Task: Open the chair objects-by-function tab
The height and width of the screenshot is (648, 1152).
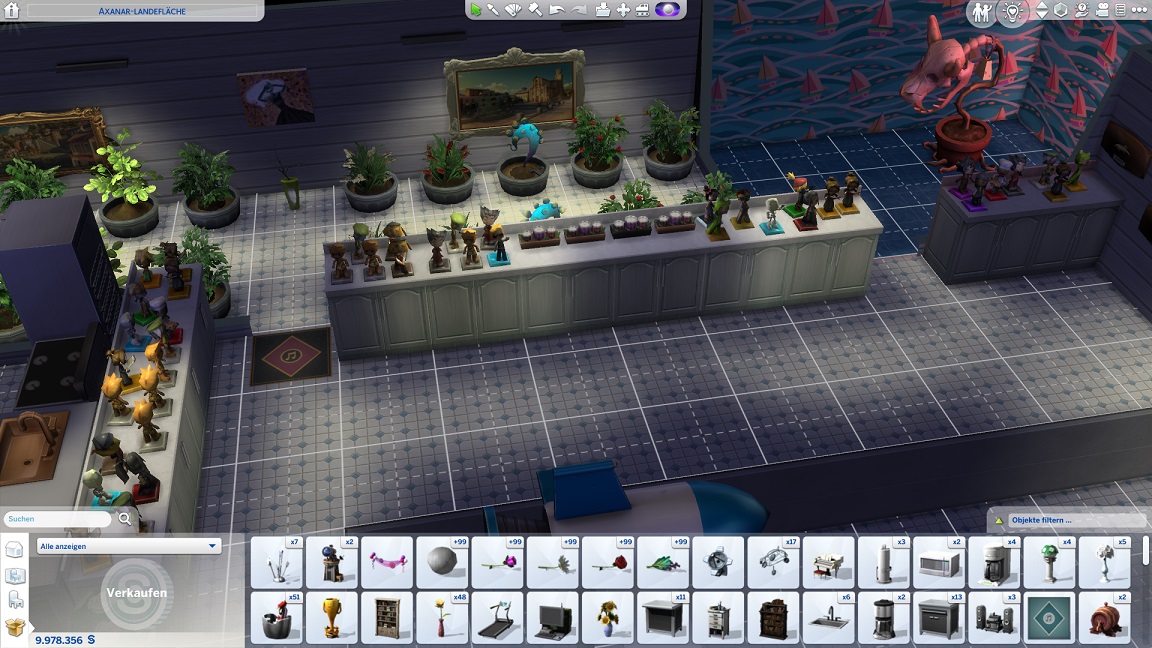Action: 15,601
